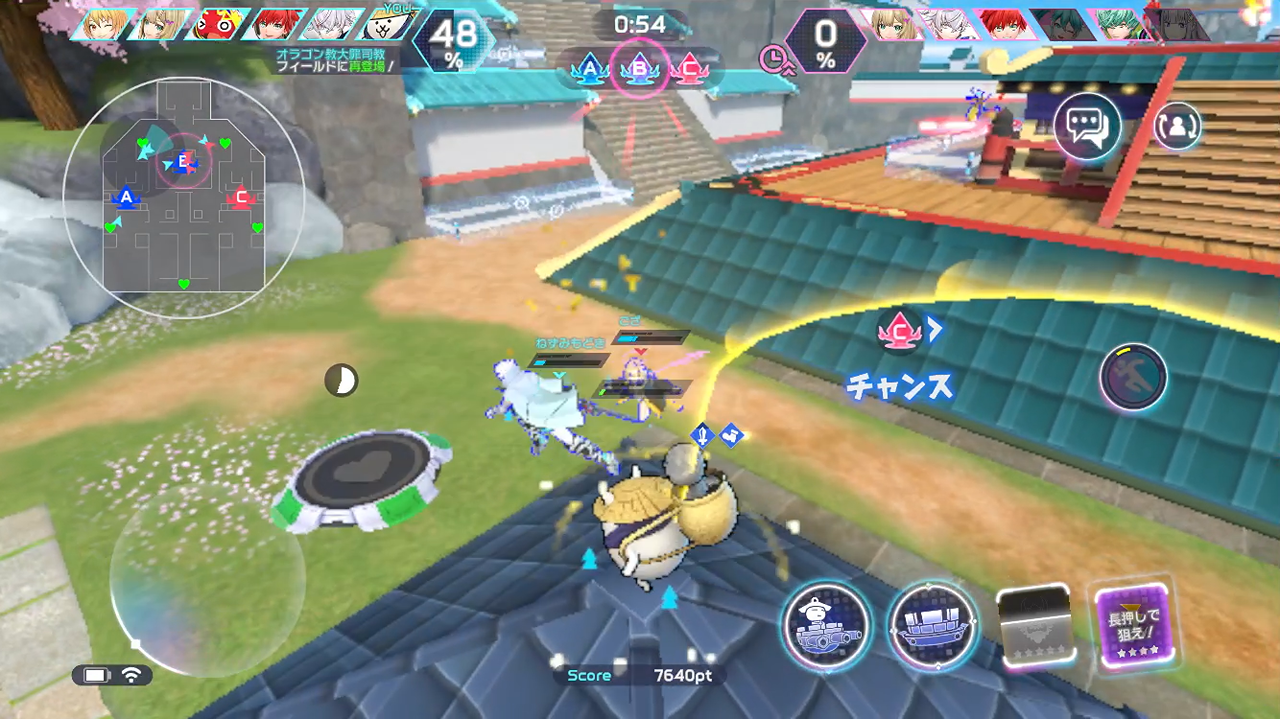
Task: Activate the running-figure dash button
Action: pyautogui.click(x=1133, y=377)
